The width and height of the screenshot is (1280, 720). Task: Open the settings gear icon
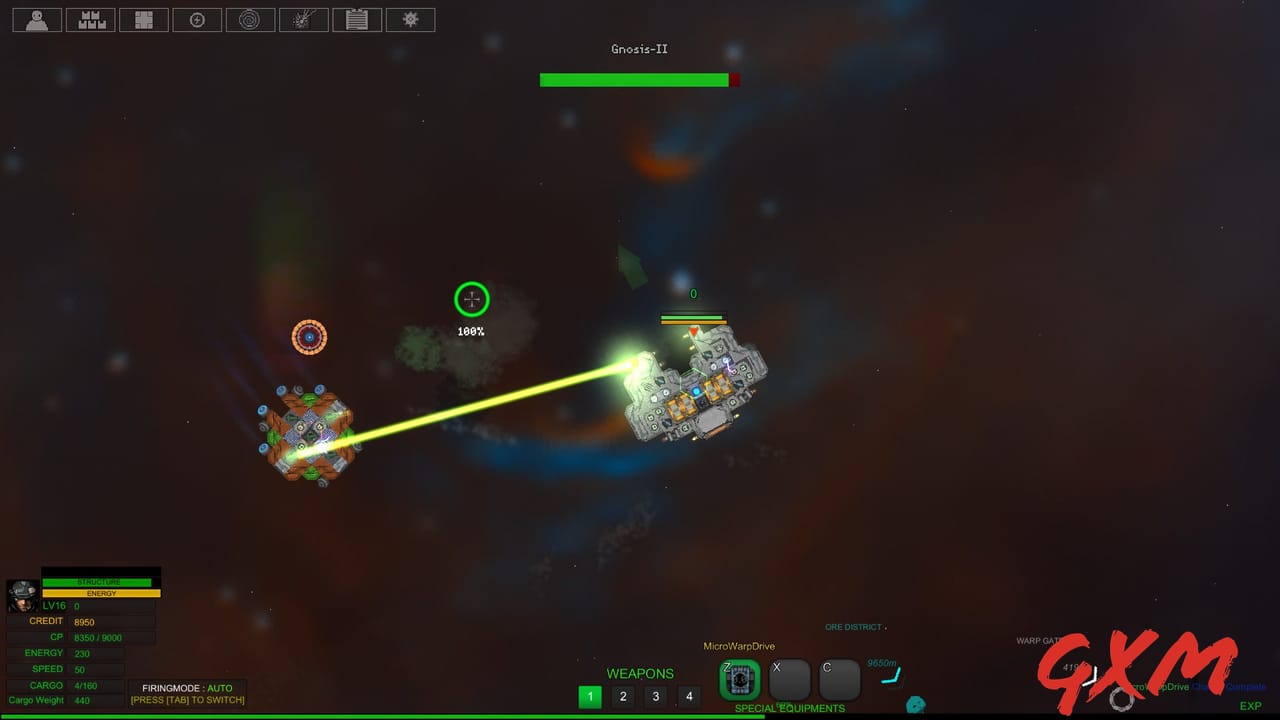(x=410, y=19)
